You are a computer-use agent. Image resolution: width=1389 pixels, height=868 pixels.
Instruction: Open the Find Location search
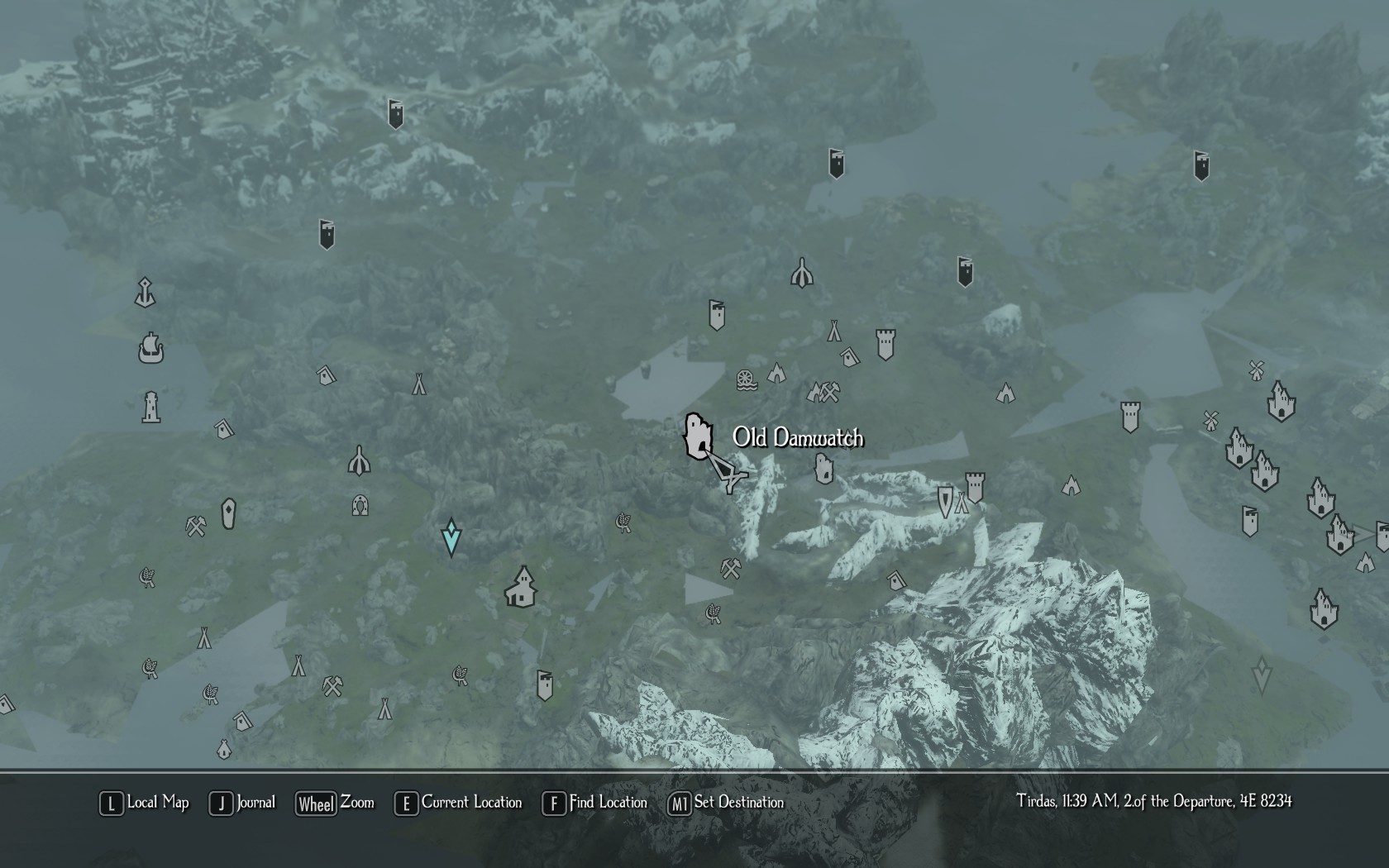click(x=595, y=803)
